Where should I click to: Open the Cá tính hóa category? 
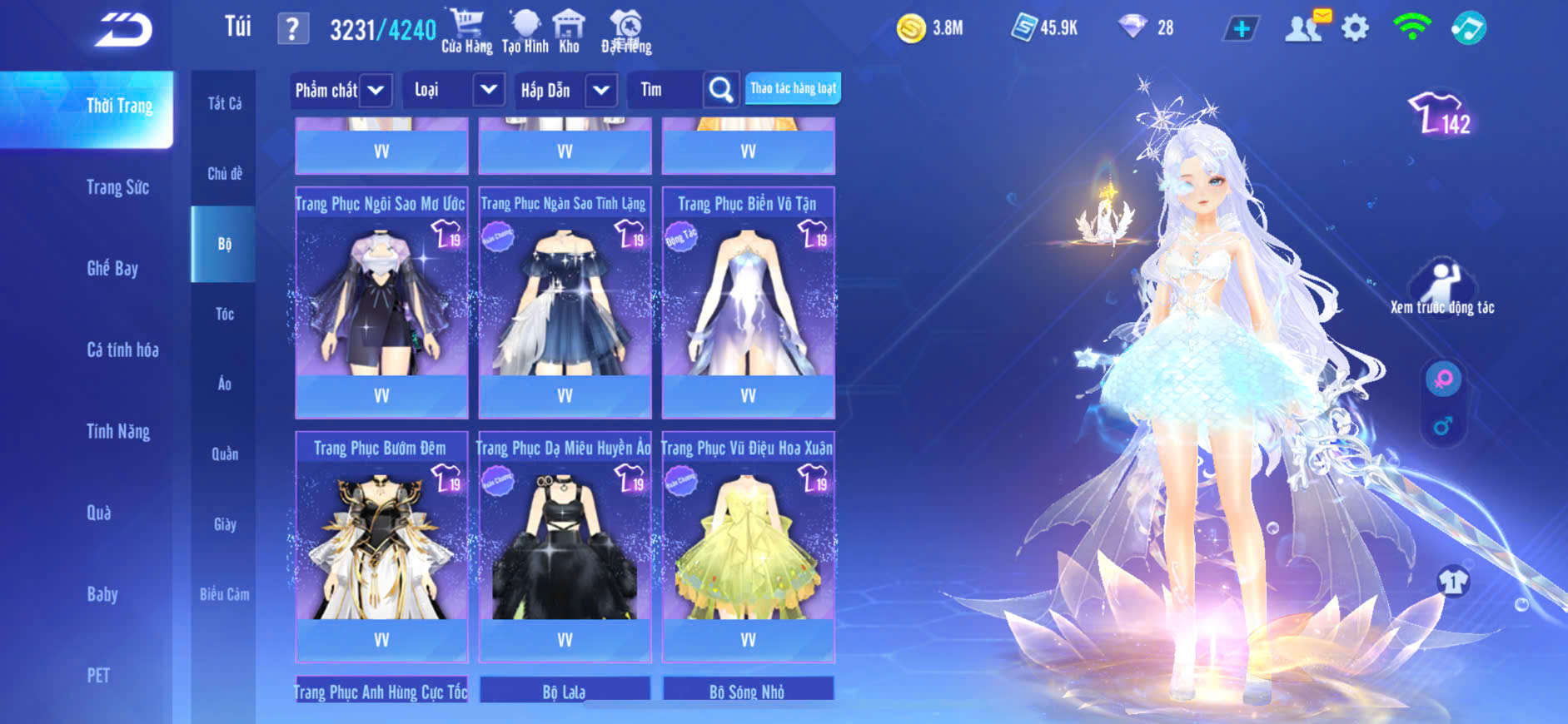[122, 350]
